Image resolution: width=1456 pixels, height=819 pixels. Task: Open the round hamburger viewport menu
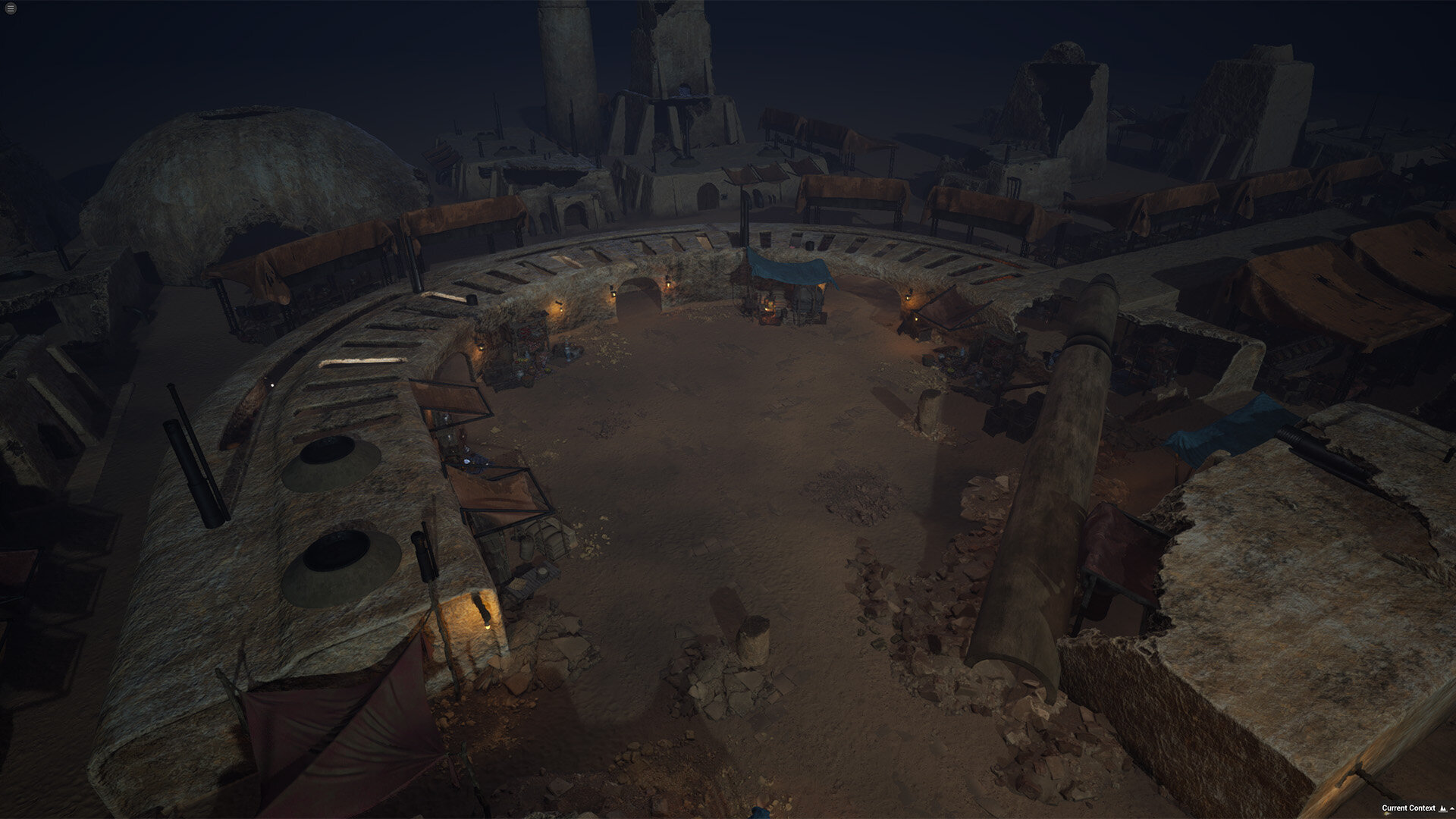pyautogui.click(x=11, y=8)
